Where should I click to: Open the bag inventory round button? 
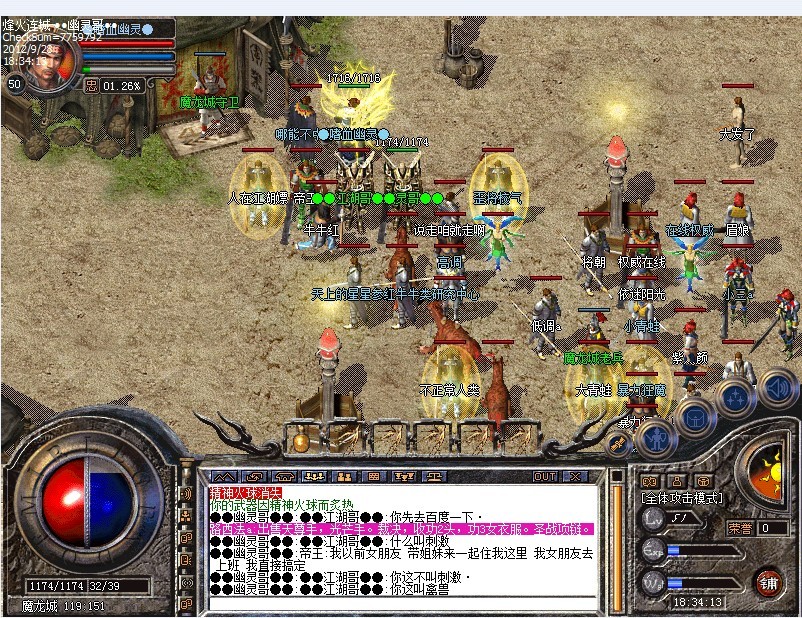pyautogui.click(x=694, y=418)
